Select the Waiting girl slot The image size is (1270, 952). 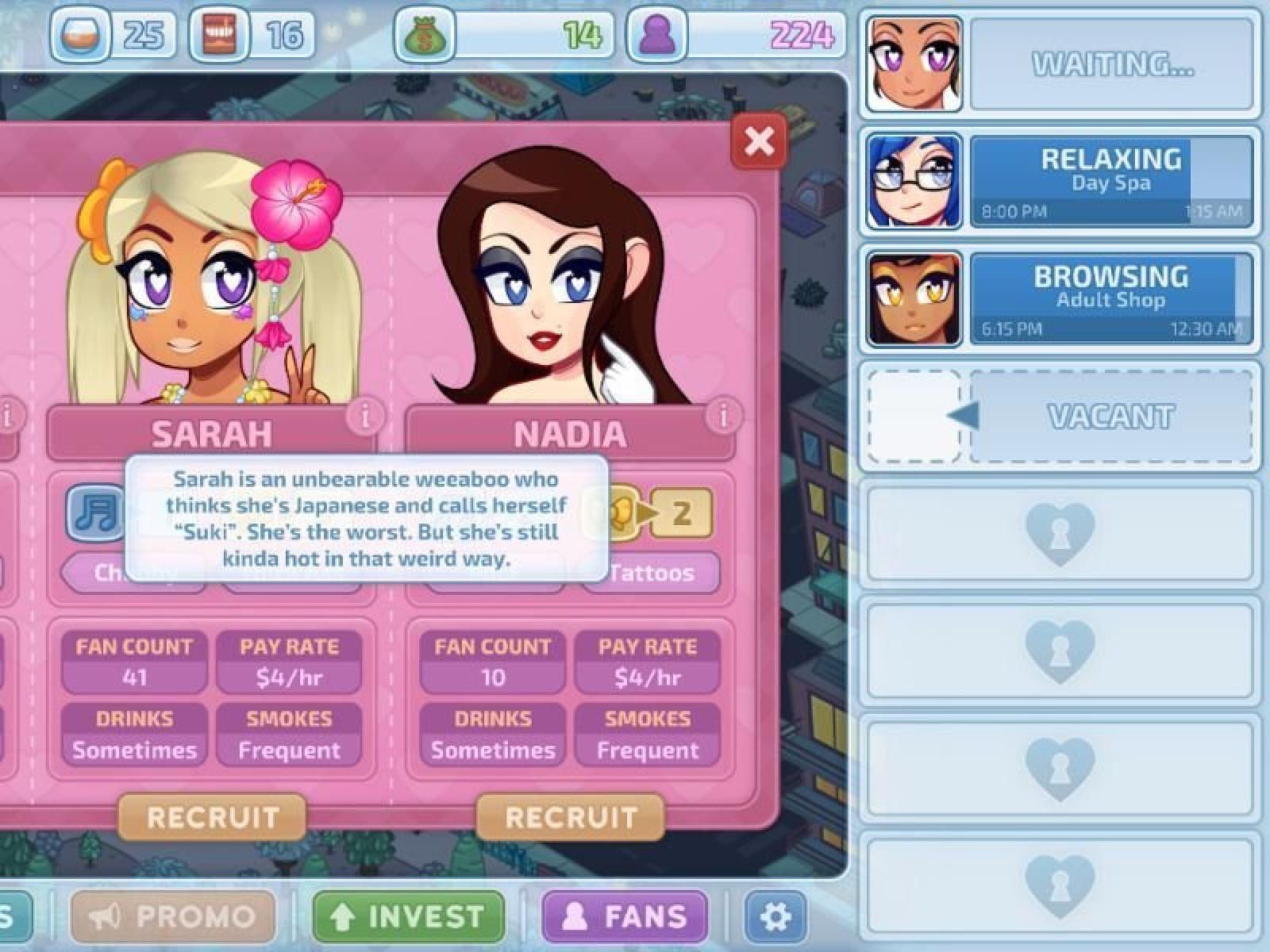(x=1060, y=65)
